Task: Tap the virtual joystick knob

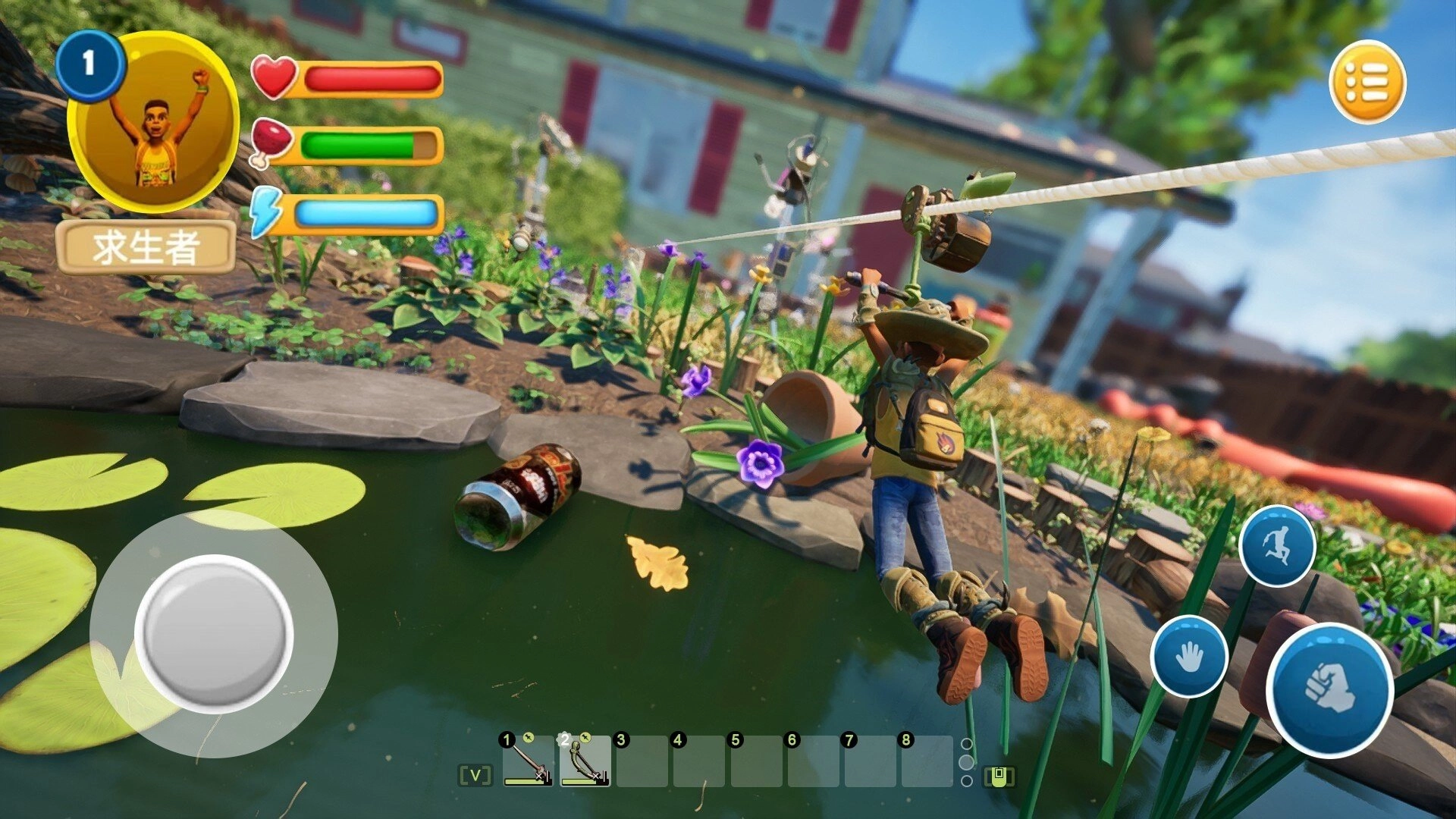Action: click(215, 633)
